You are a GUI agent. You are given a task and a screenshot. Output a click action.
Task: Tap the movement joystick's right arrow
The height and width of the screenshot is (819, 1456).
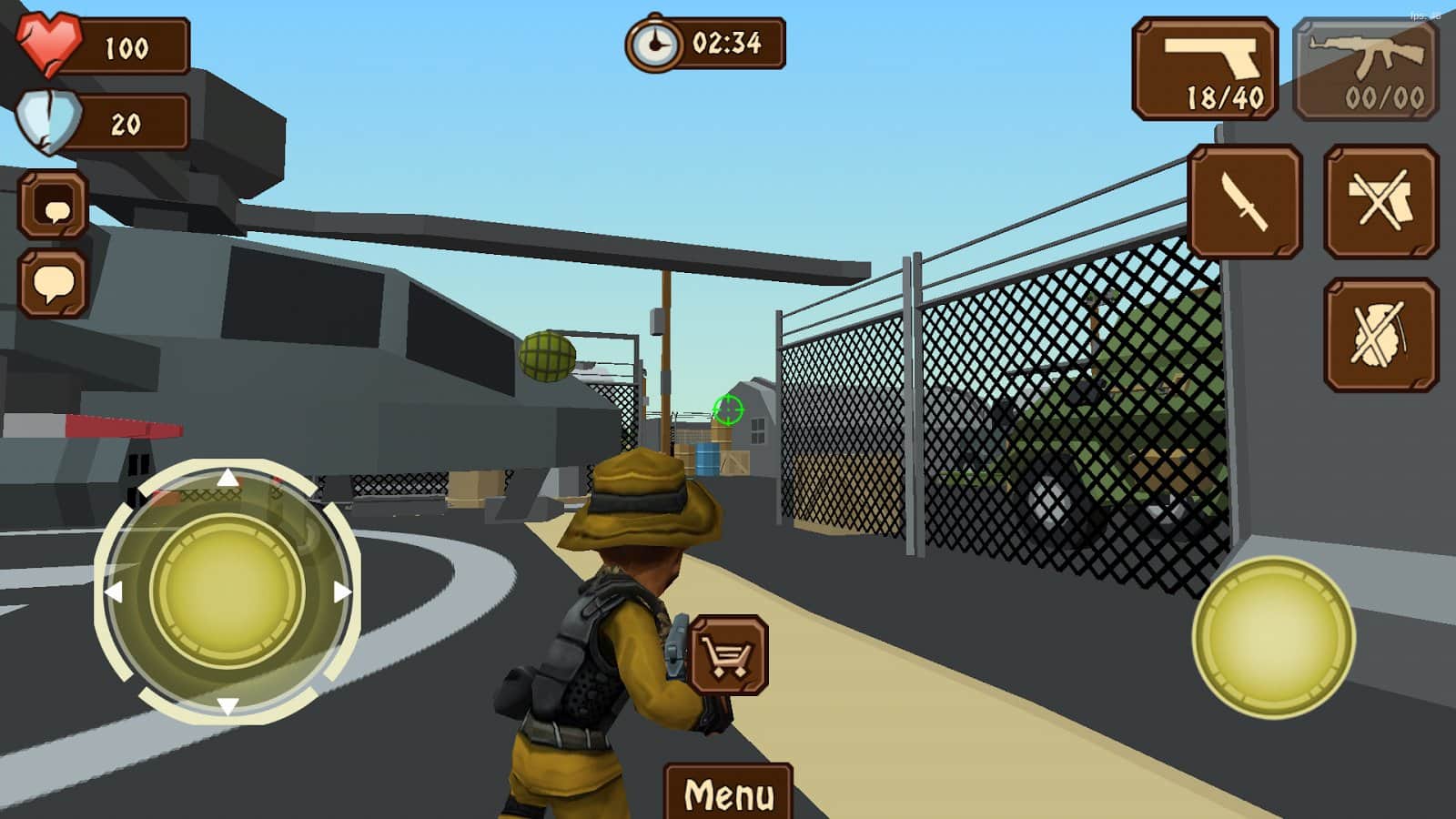(342, 592)
